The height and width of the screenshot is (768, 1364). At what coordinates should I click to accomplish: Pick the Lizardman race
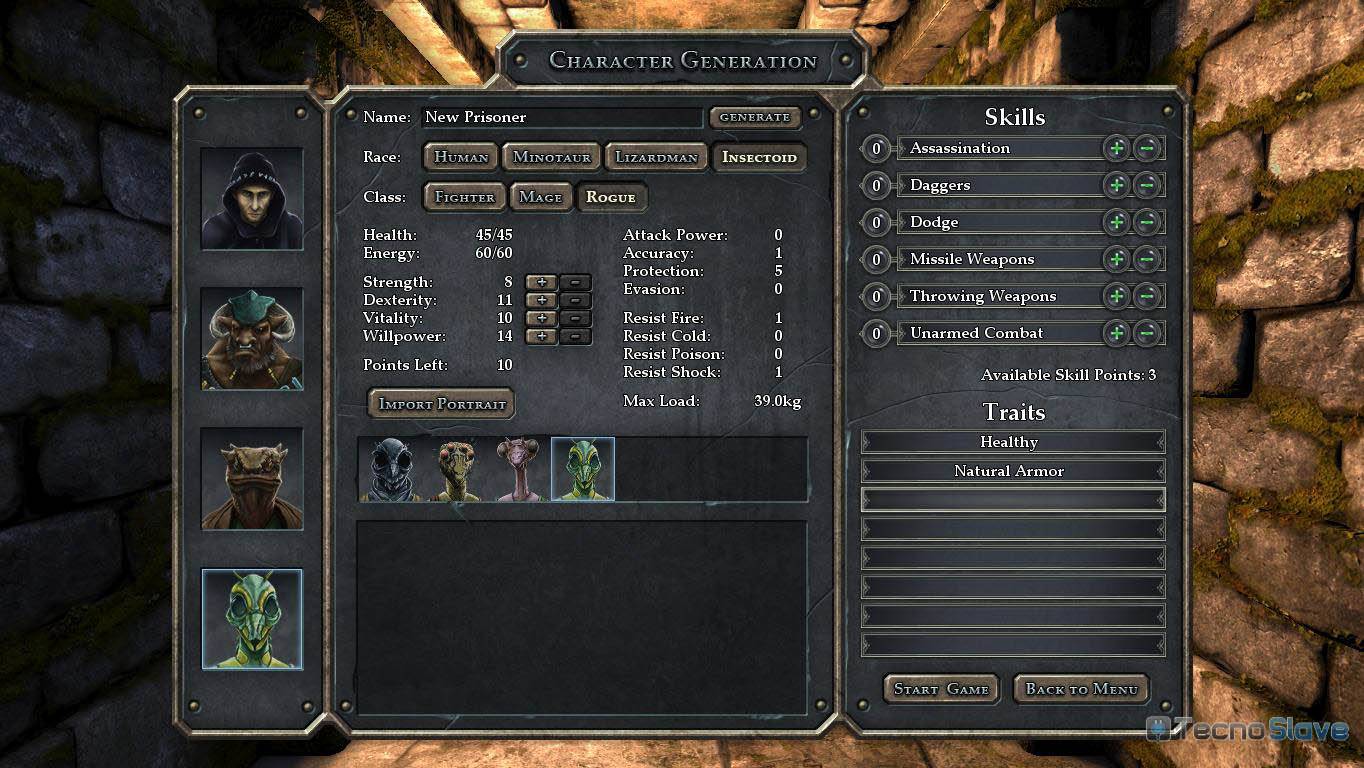tap(656, 157)
